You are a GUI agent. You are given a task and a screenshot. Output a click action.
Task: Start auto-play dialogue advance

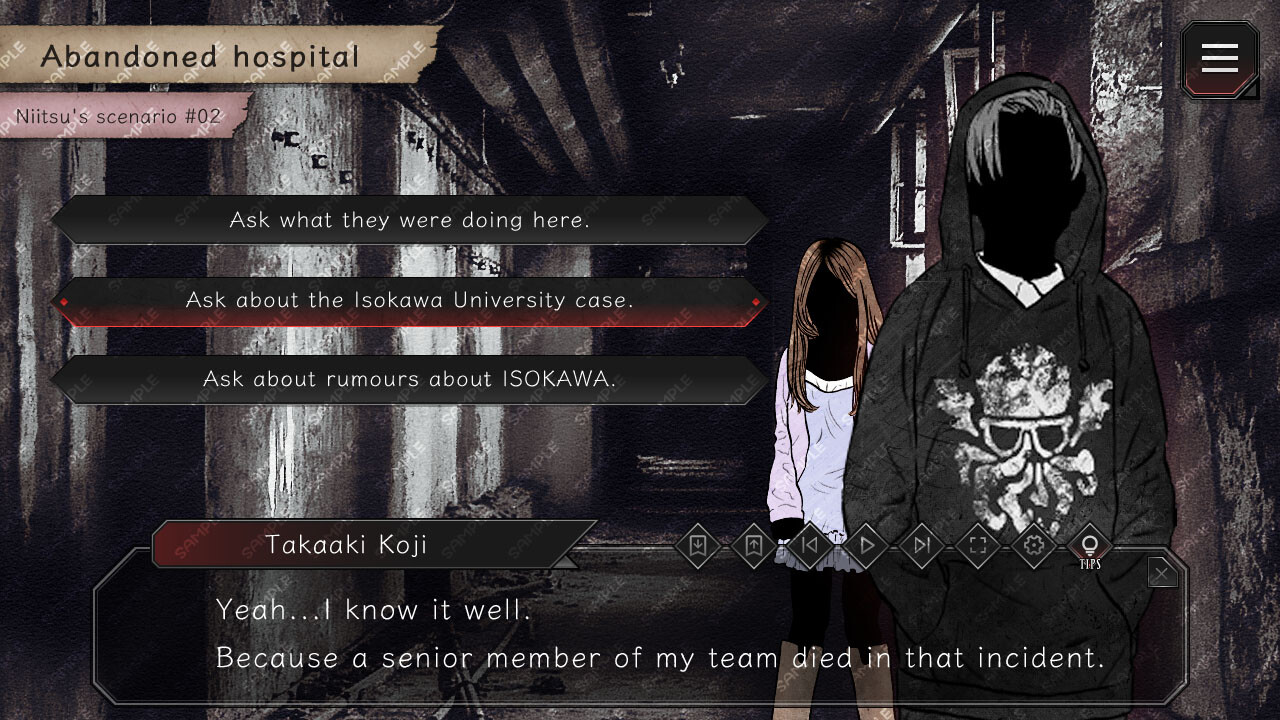865,546
